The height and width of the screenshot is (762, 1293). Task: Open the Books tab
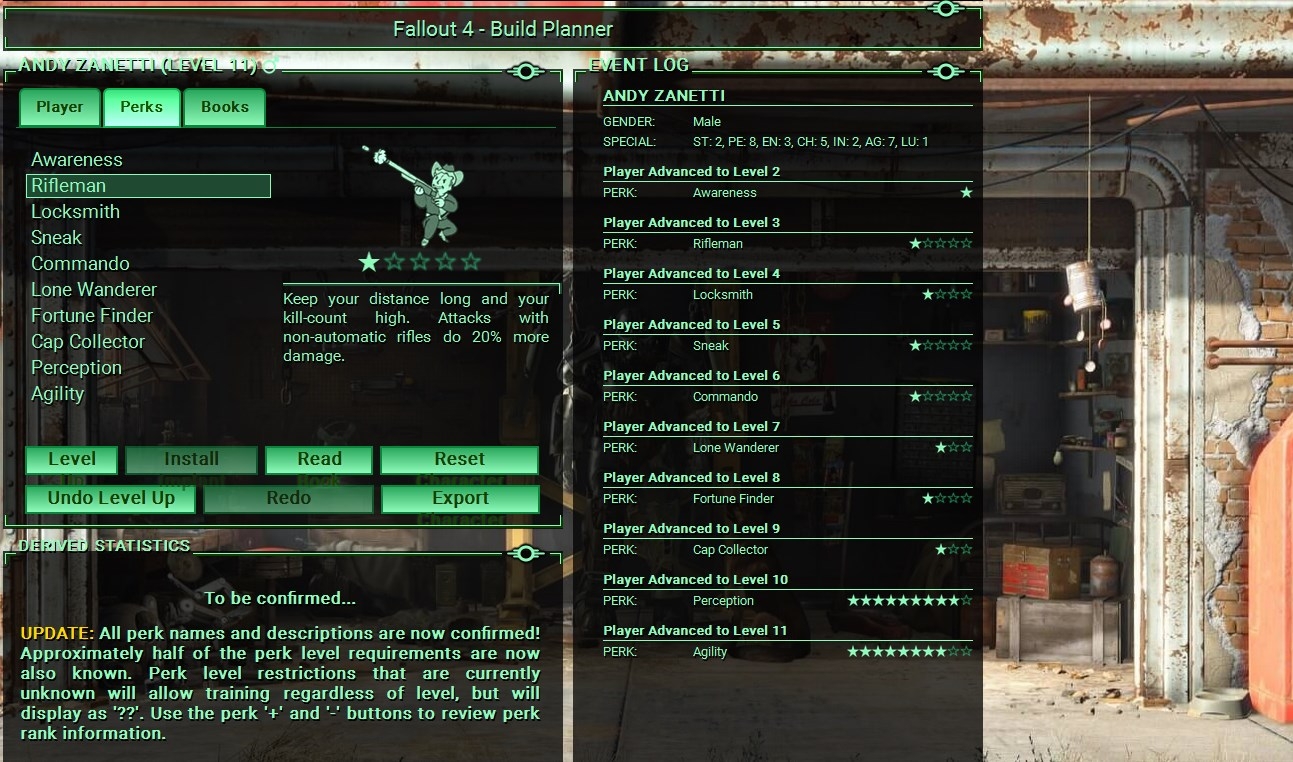tap(224, 106)
